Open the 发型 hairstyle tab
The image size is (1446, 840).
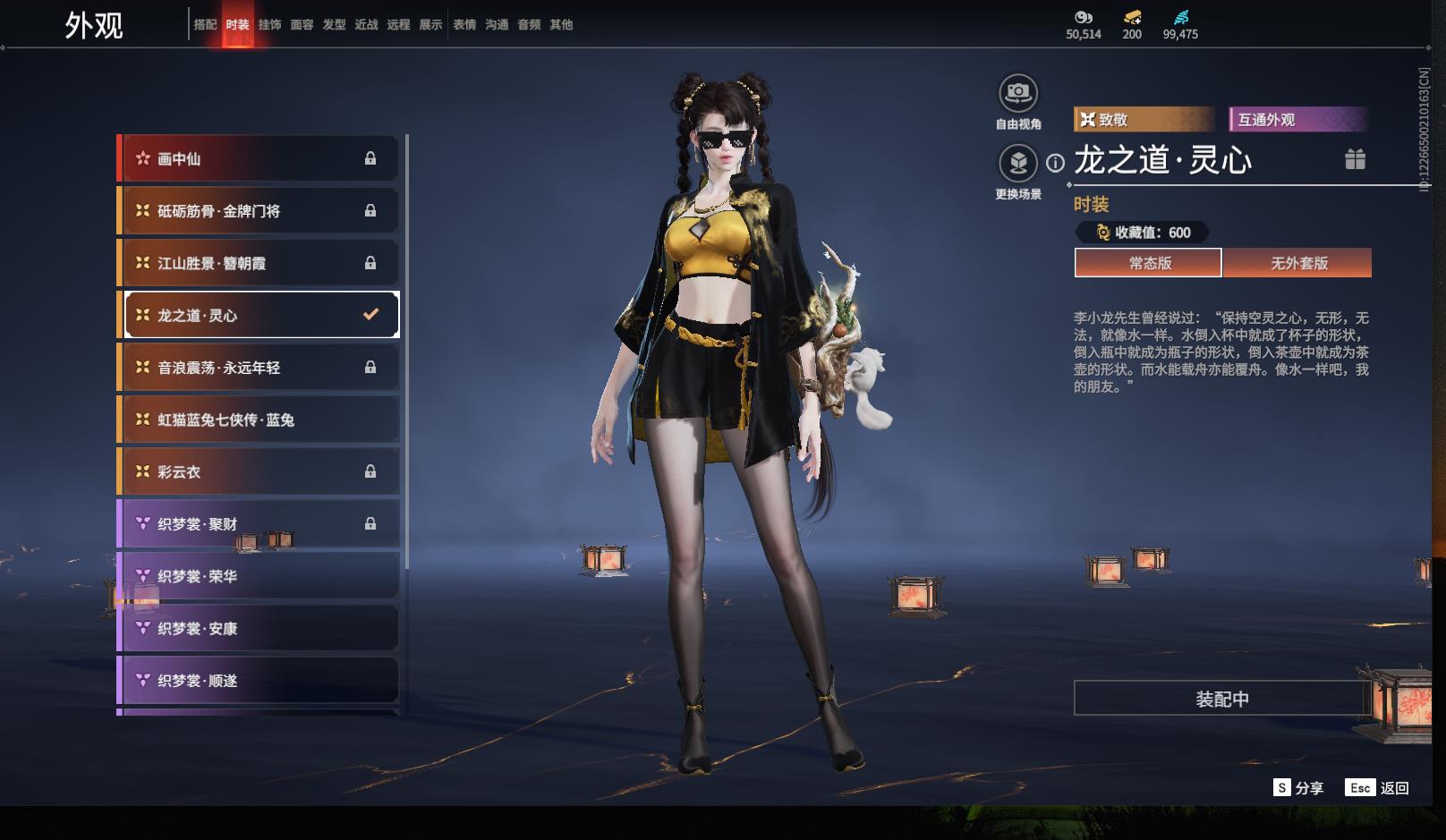(x=334, y=25)
